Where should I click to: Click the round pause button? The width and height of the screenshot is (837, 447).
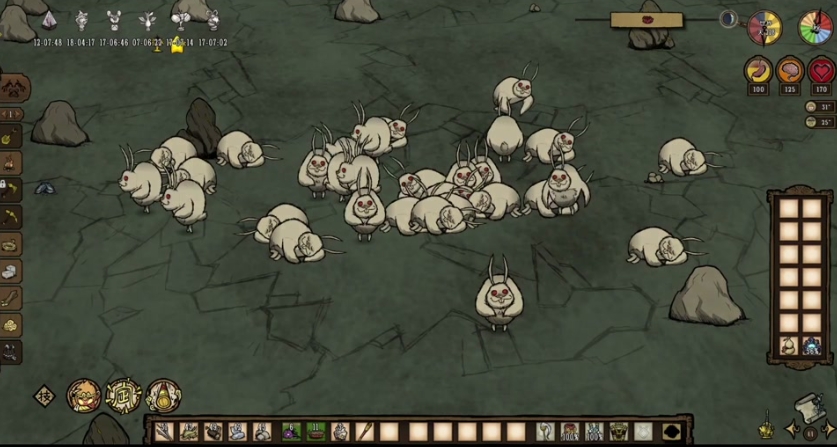click(810, 433)
